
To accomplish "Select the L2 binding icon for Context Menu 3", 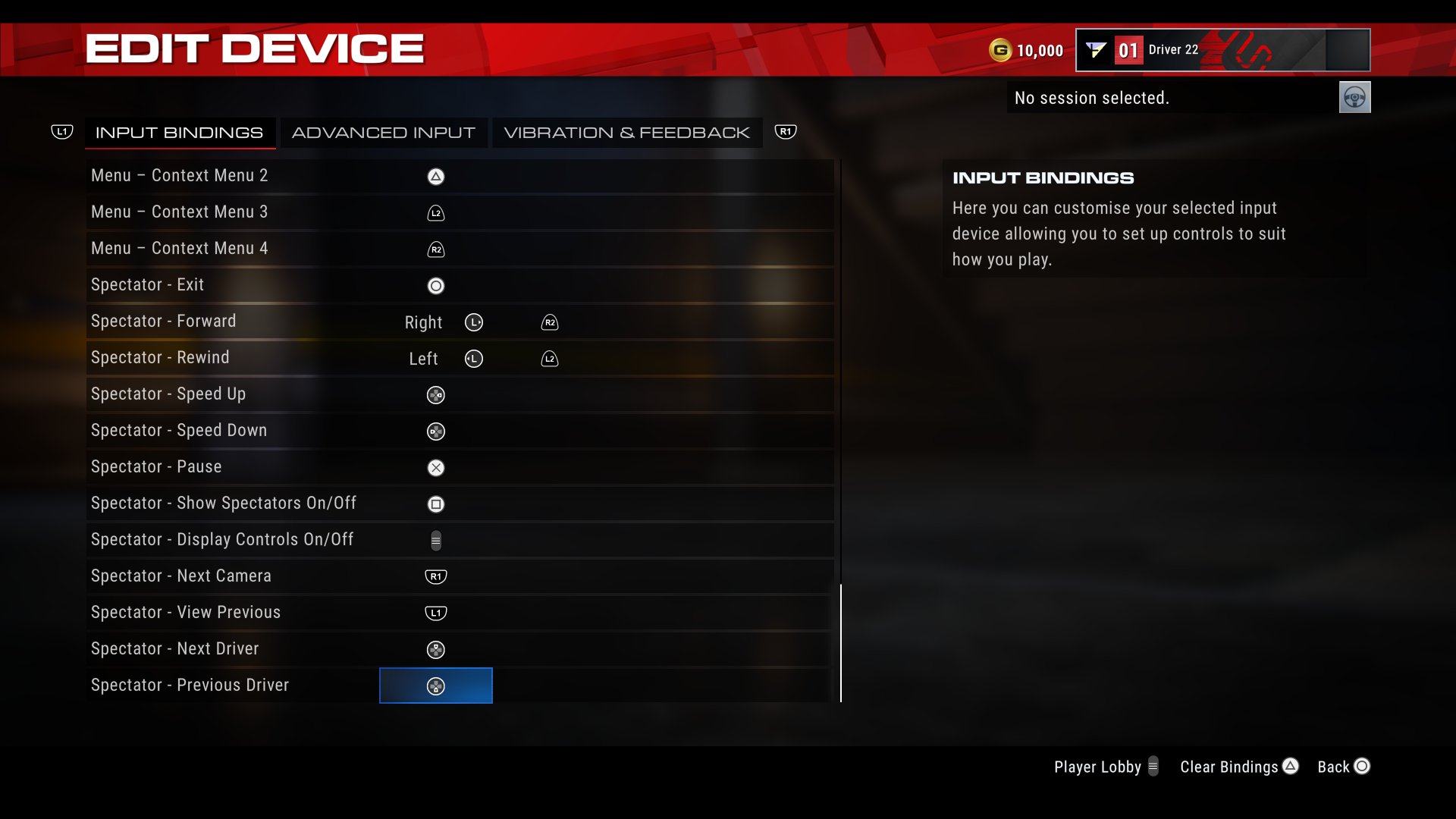I will click(436, 212).
